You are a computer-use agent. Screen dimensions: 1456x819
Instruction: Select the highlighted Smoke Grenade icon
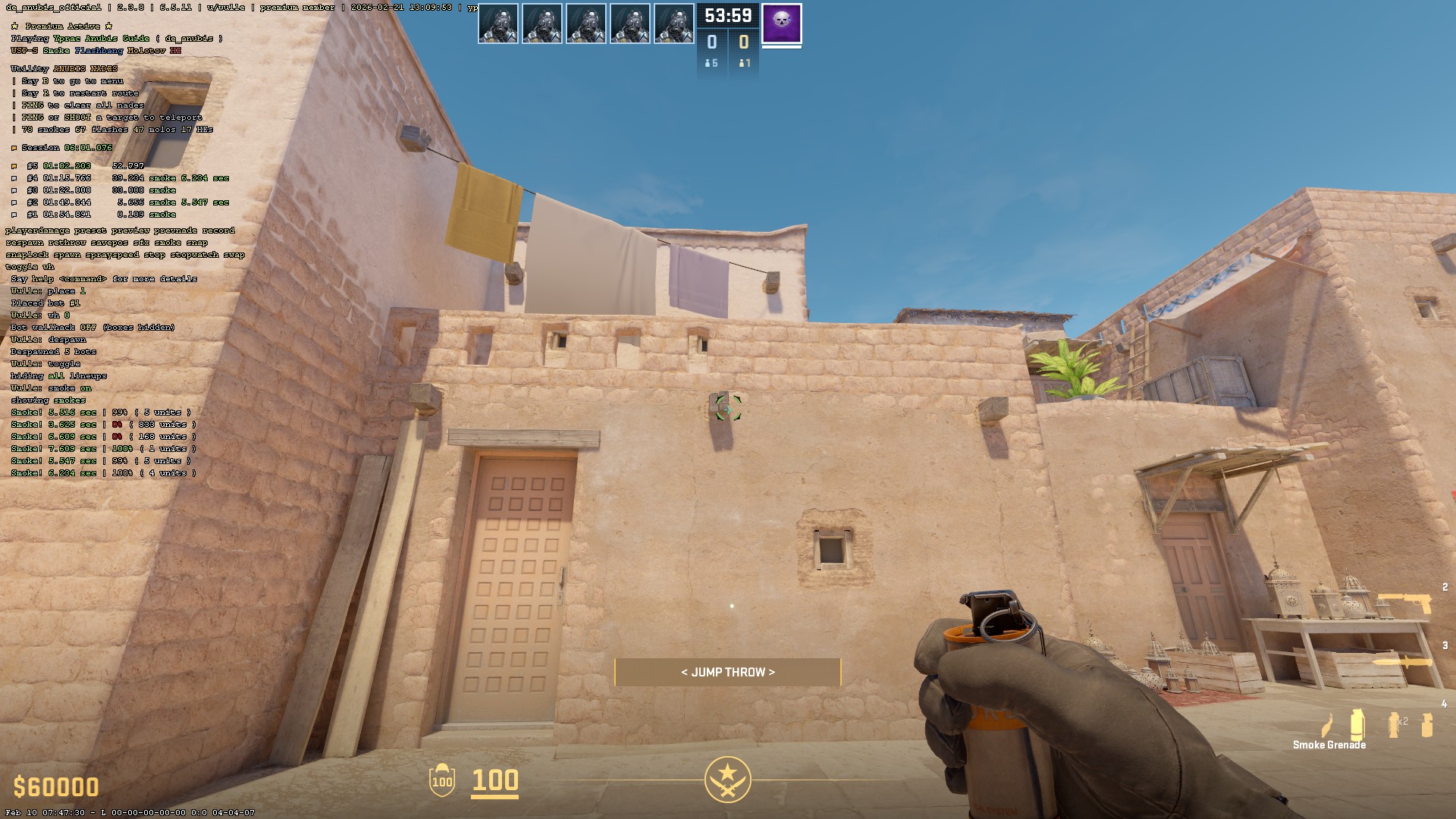[x=1357, y=723]
